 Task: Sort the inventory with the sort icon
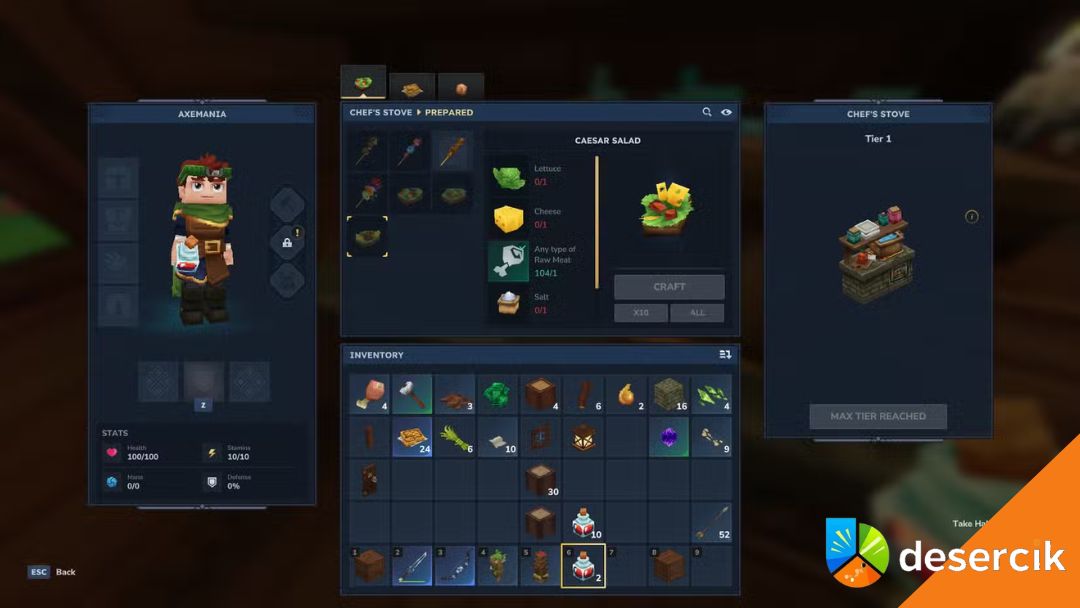[725, 355]
